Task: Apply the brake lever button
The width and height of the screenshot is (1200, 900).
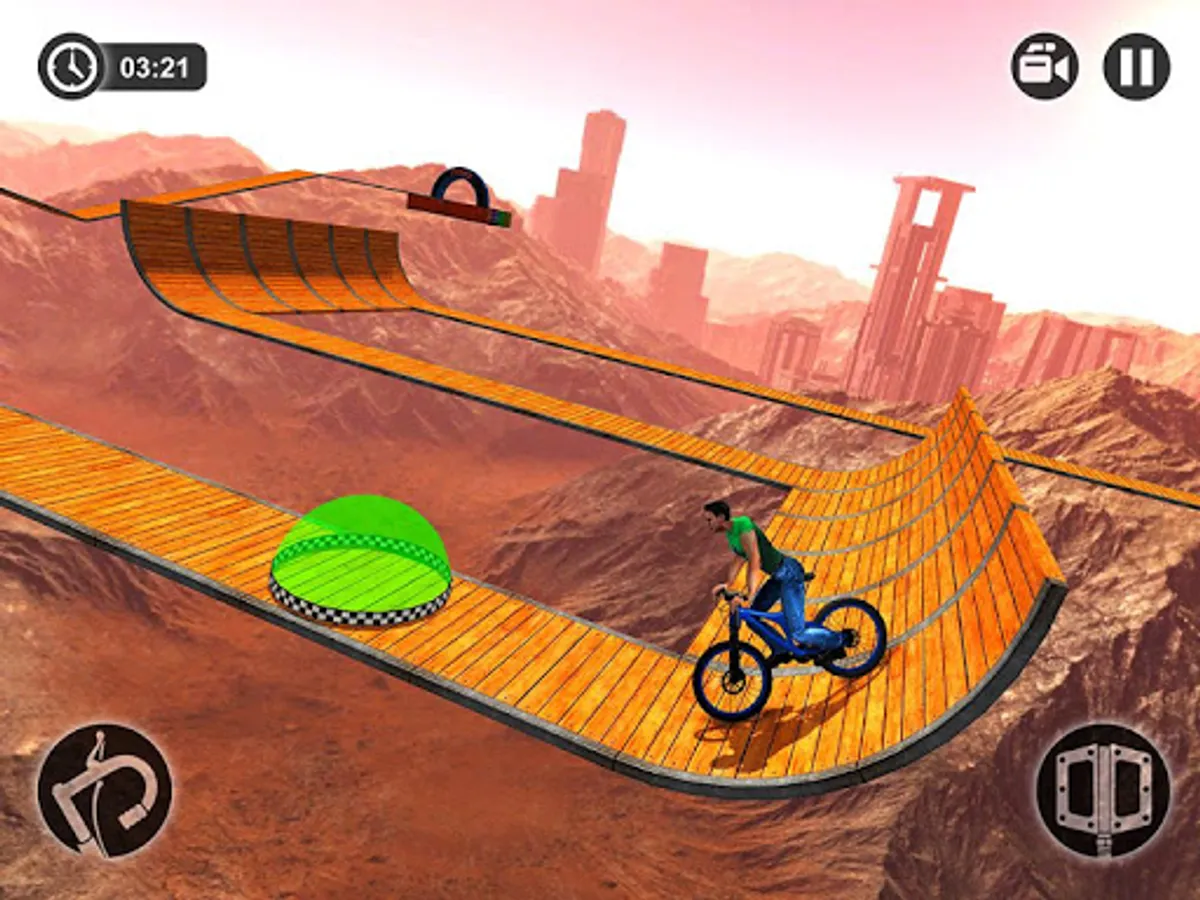Action: click(x=104, y=790)
